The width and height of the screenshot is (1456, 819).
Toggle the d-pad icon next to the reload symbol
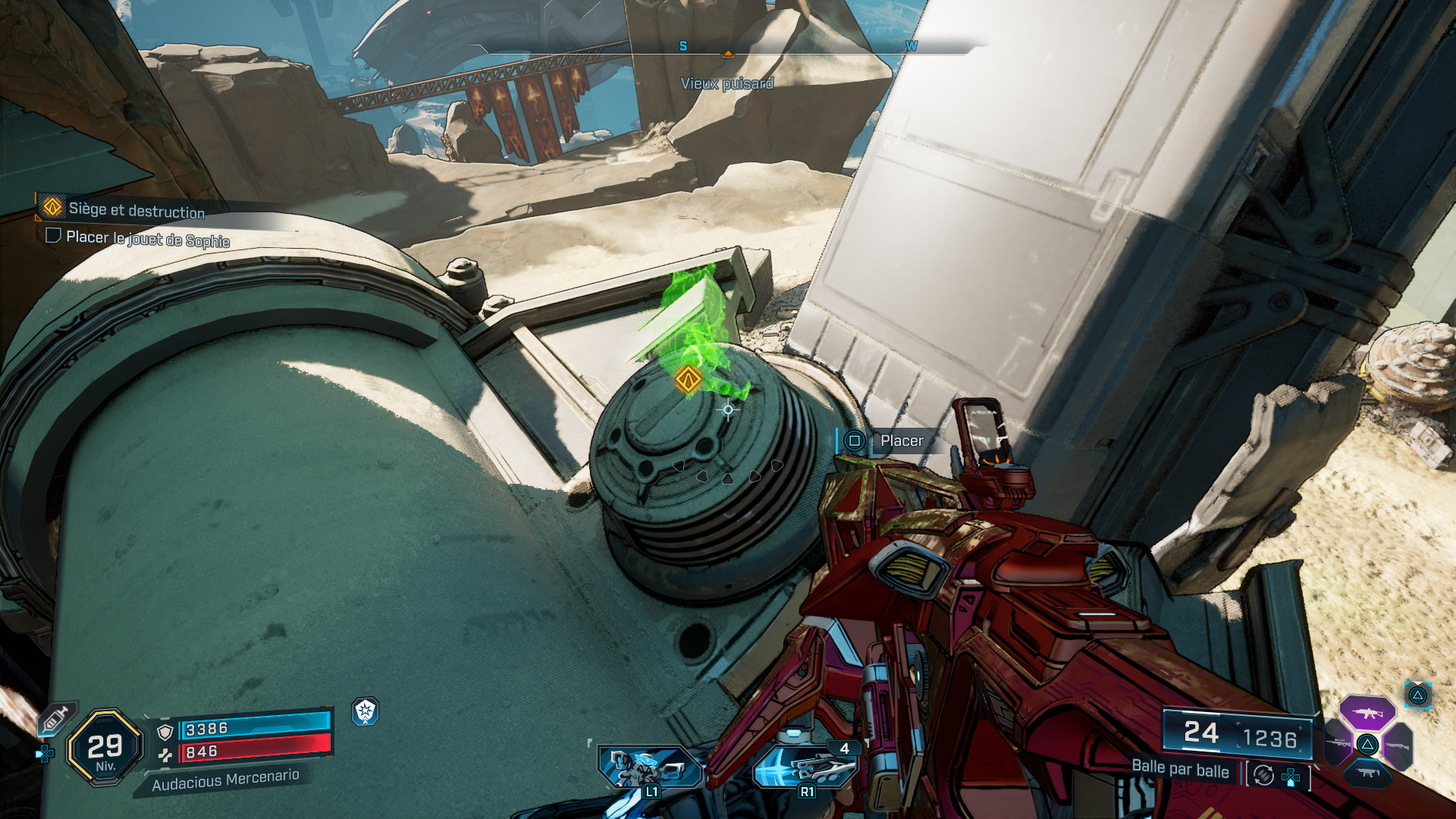tap(1291, 777)
